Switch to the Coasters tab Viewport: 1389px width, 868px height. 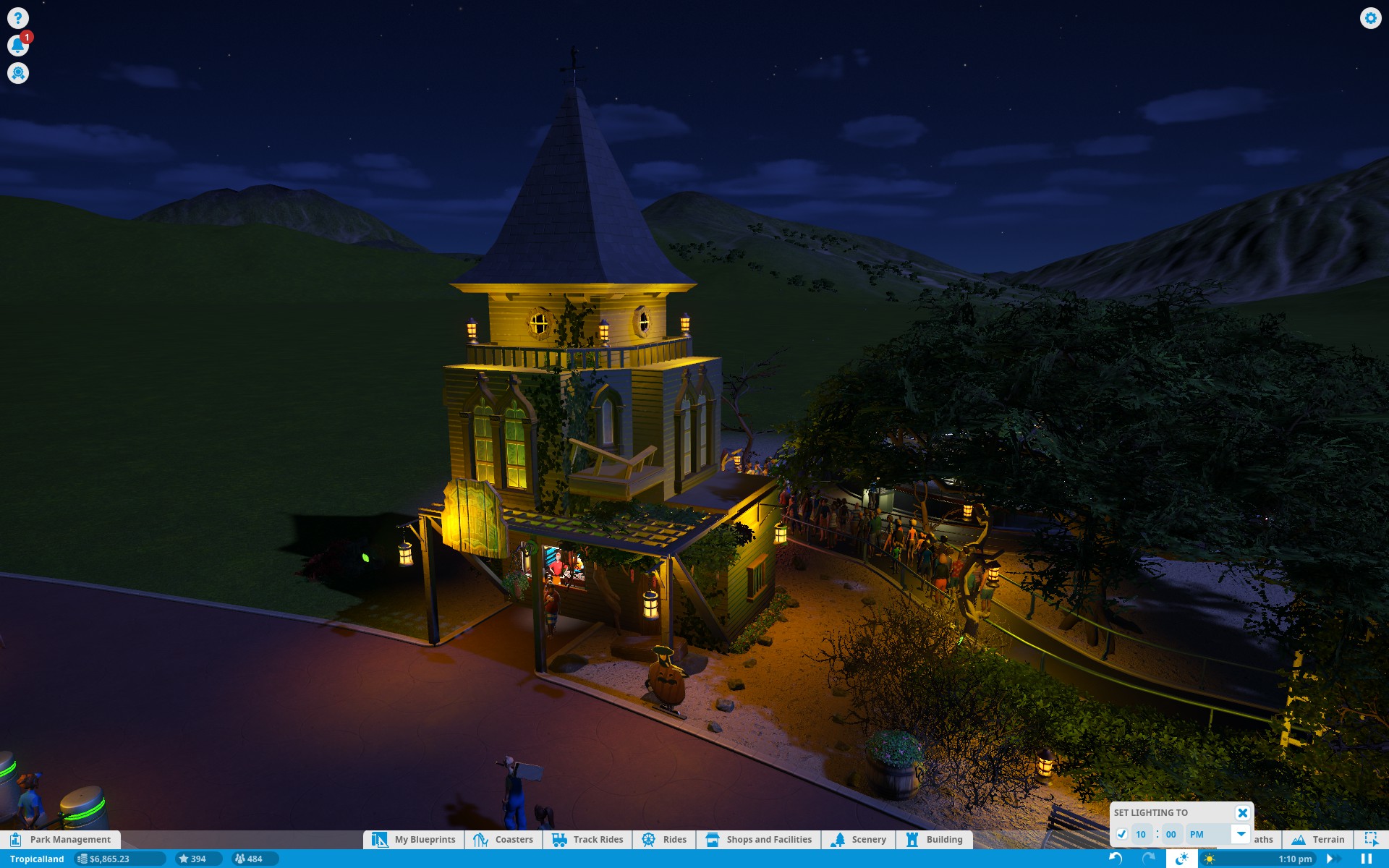(504, 839)
